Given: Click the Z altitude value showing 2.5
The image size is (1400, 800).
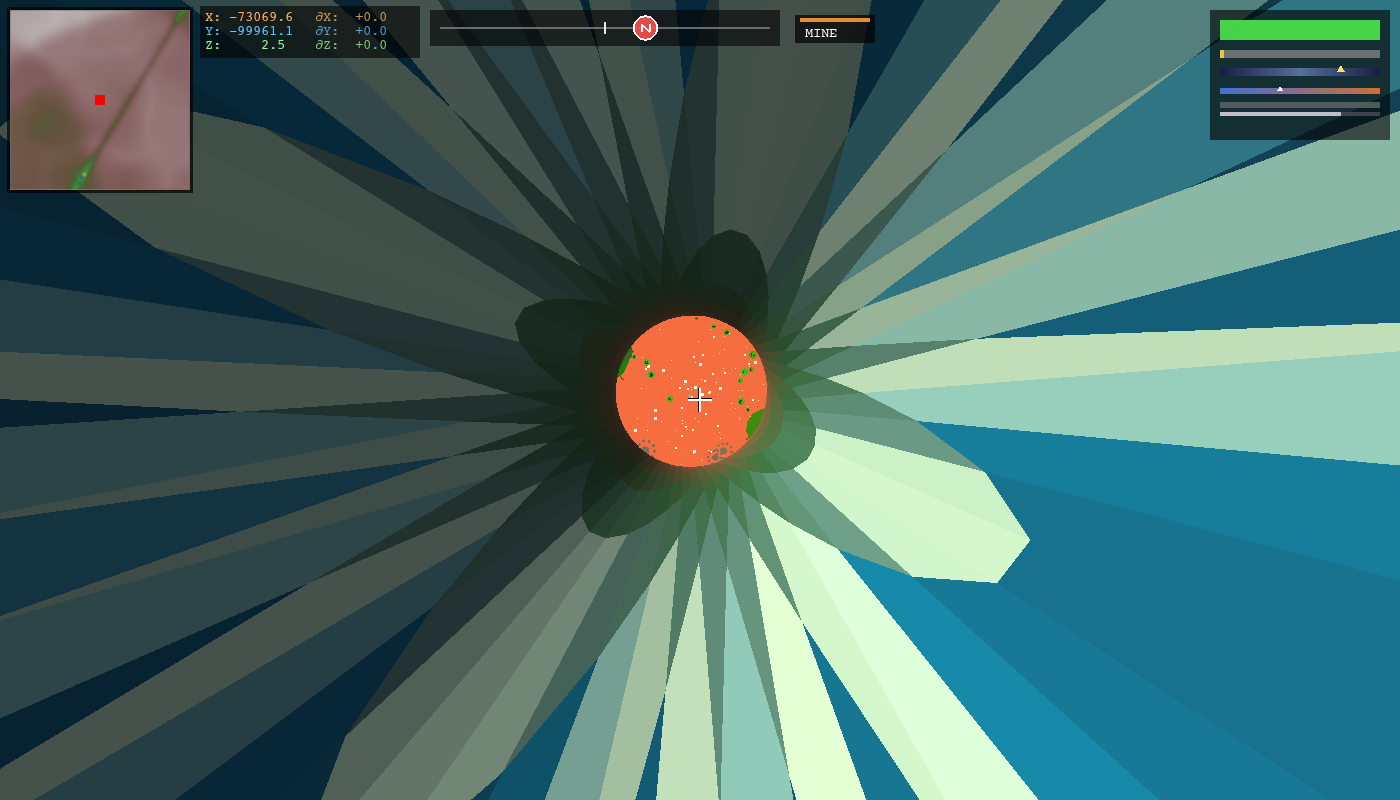Looking at the screenshot, I should [273, 44].
